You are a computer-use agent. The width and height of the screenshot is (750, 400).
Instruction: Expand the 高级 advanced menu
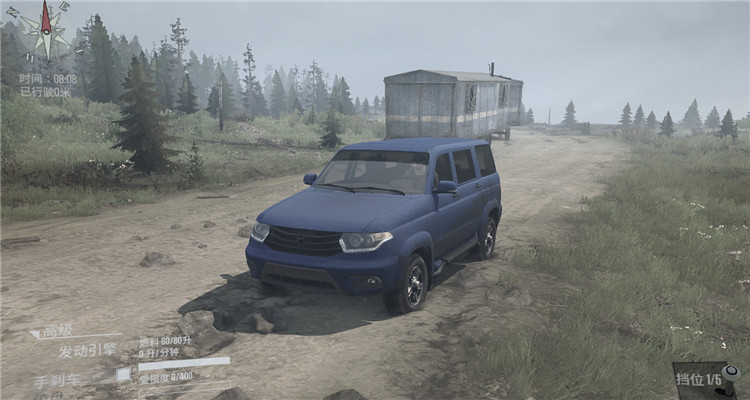57,332
